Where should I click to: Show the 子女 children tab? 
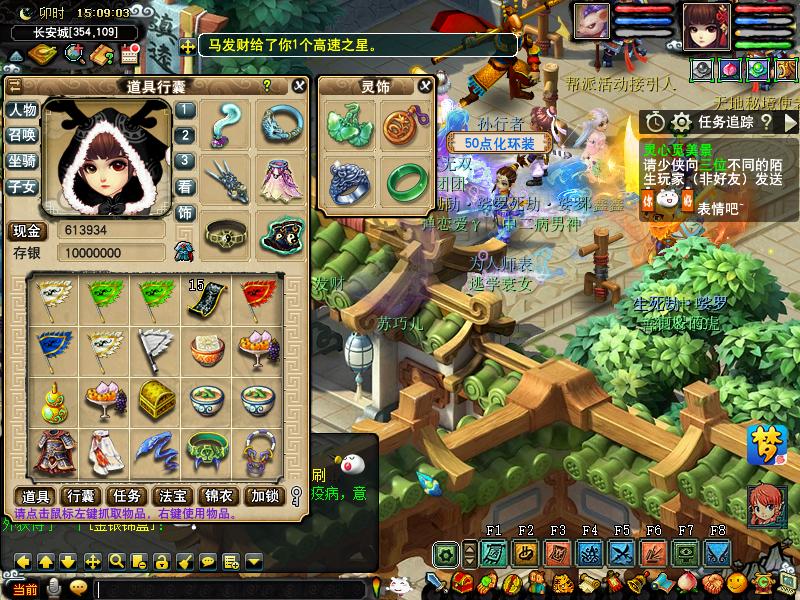click(x=21, y=185)
